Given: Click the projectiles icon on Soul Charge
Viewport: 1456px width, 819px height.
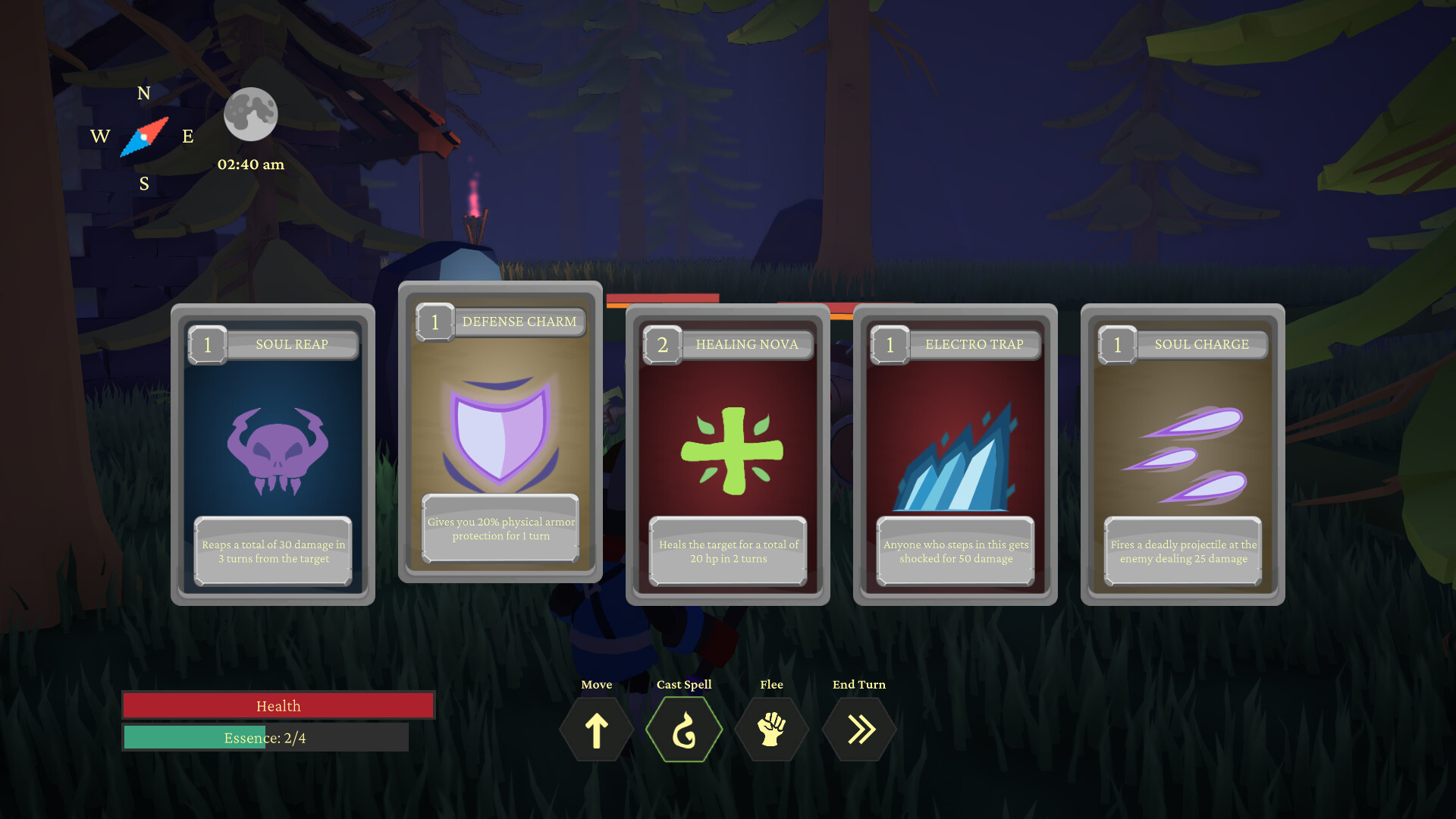Looking at the screenshot, I should (1183, 455).
